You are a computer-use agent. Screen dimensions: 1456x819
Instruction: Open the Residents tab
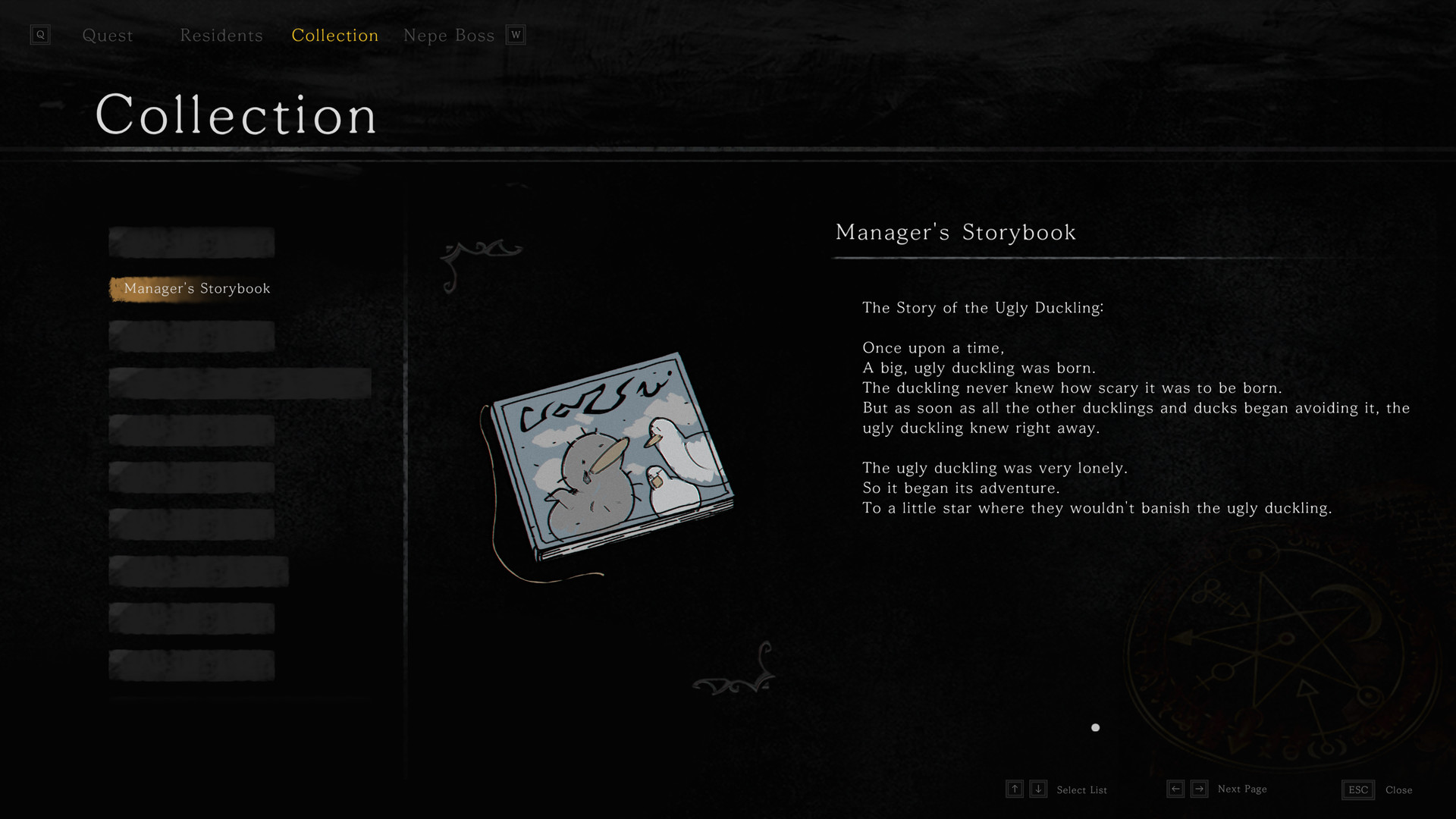(x=221, y=35)
